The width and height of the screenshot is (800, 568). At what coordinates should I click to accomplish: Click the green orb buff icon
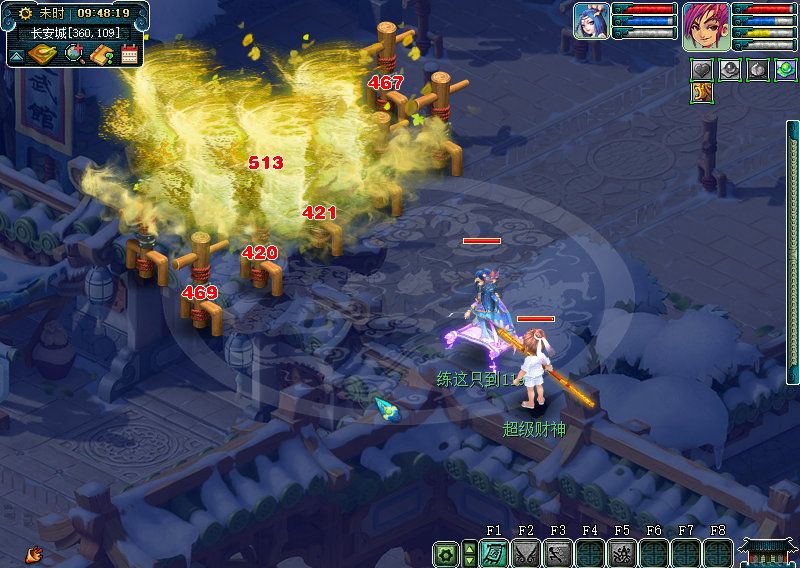785,70
